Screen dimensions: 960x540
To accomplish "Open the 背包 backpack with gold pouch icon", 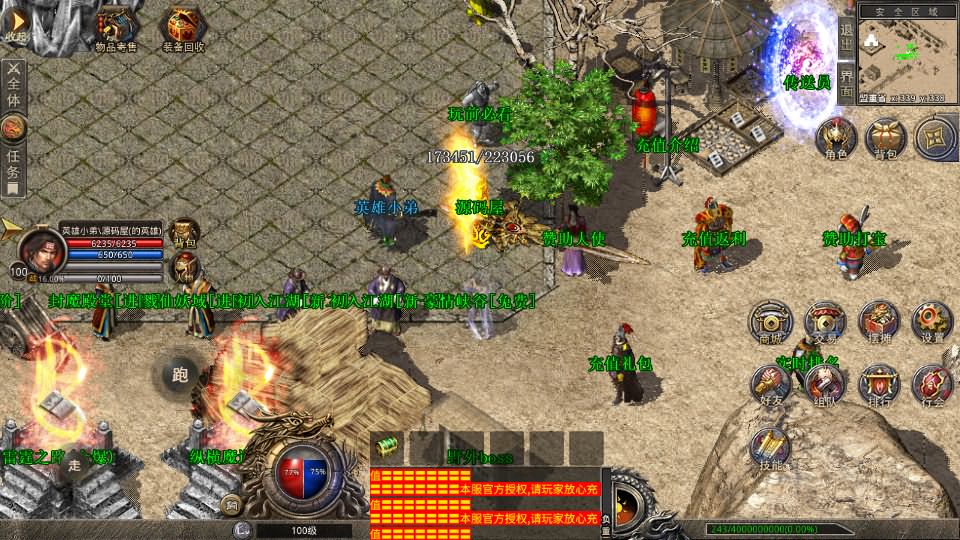I will coord(885,138).
